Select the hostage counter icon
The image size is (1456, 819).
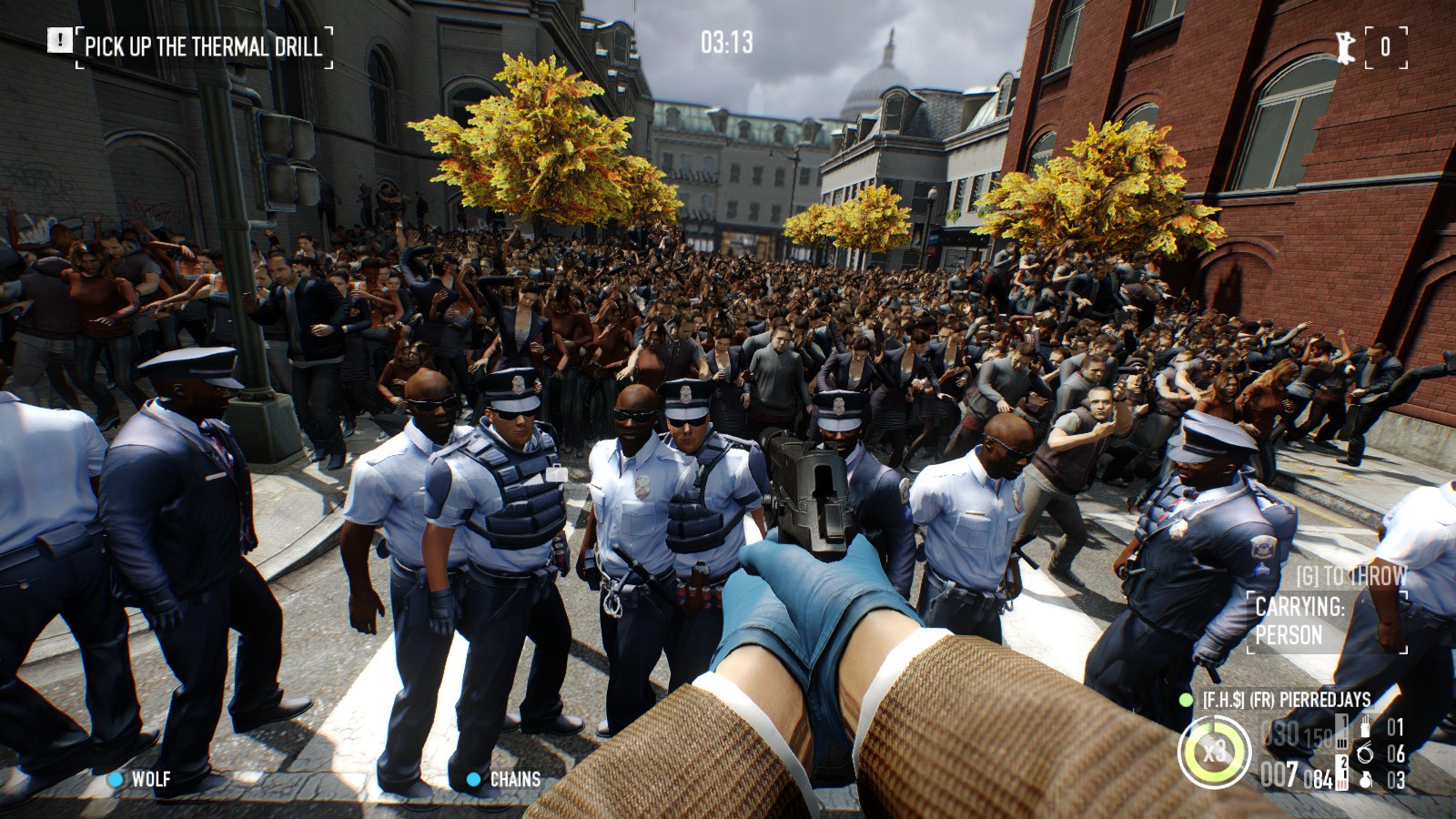(x=1346, y=46)
